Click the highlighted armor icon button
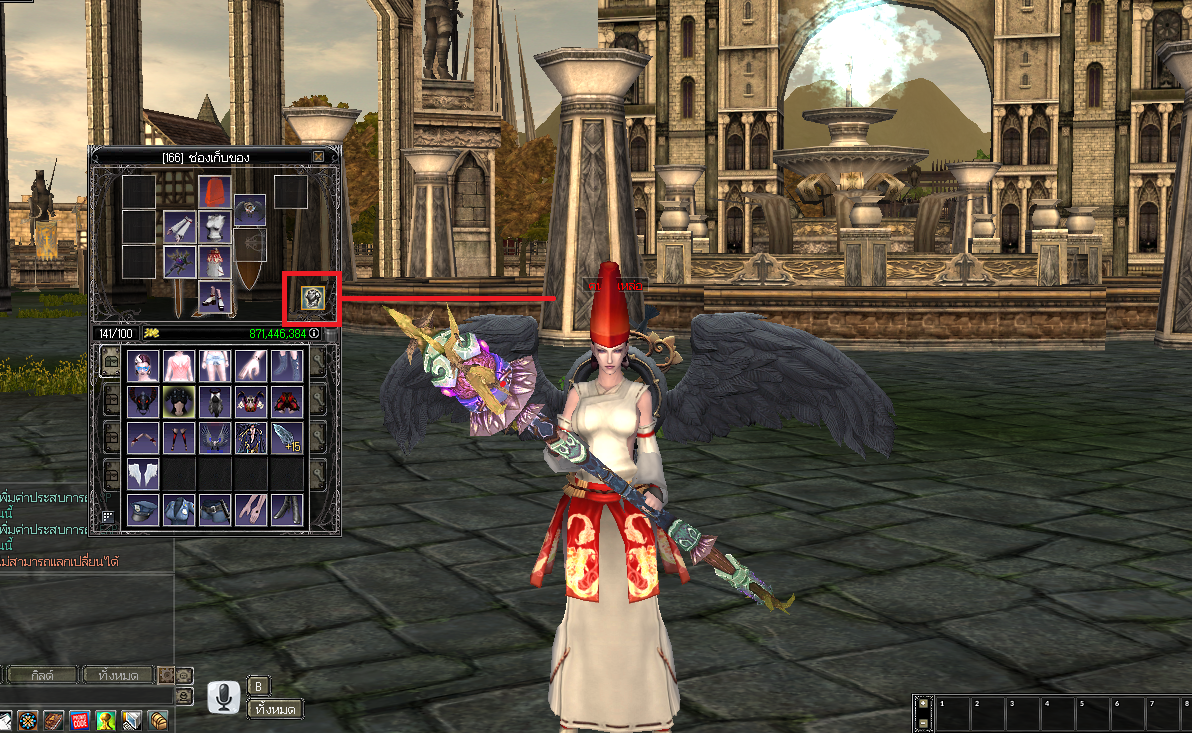This screenshot has width=1192, height=733. [314, 297]
